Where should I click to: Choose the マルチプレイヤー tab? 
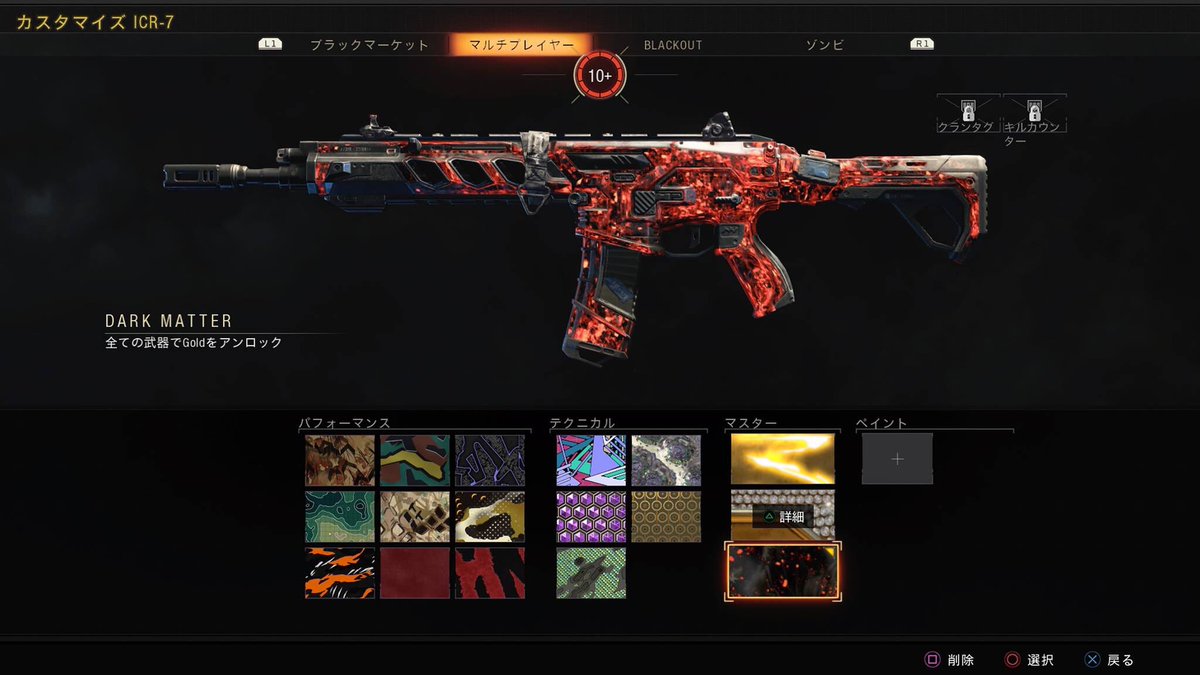(520, 45)
